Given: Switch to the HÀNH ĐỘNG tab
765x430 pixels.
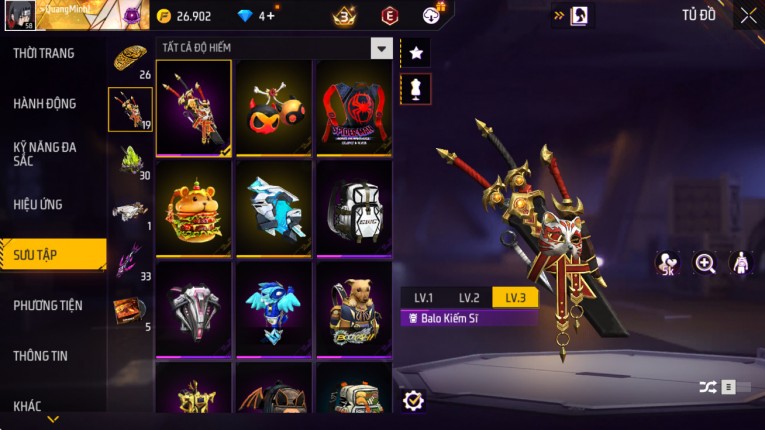Looking at the screenshot, I should click(x=45, y=103).
